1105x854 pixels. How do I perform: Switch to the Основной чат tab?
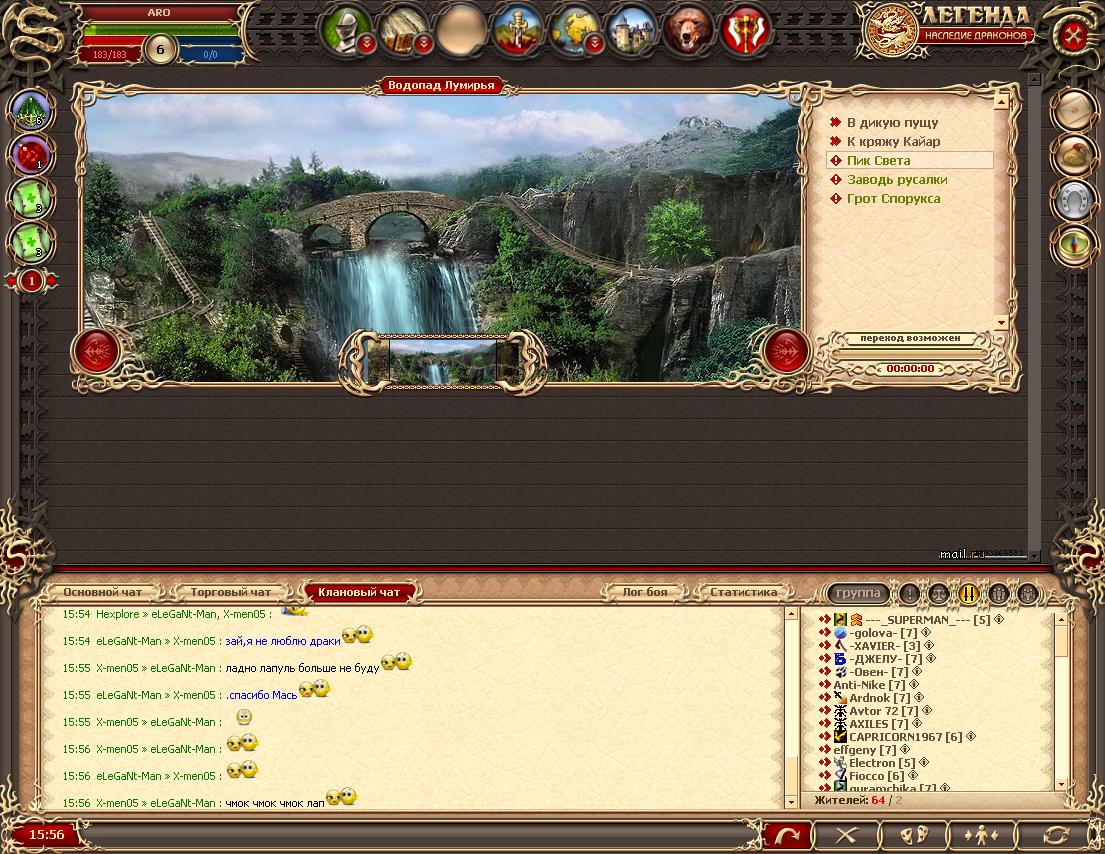pos(102,592)
